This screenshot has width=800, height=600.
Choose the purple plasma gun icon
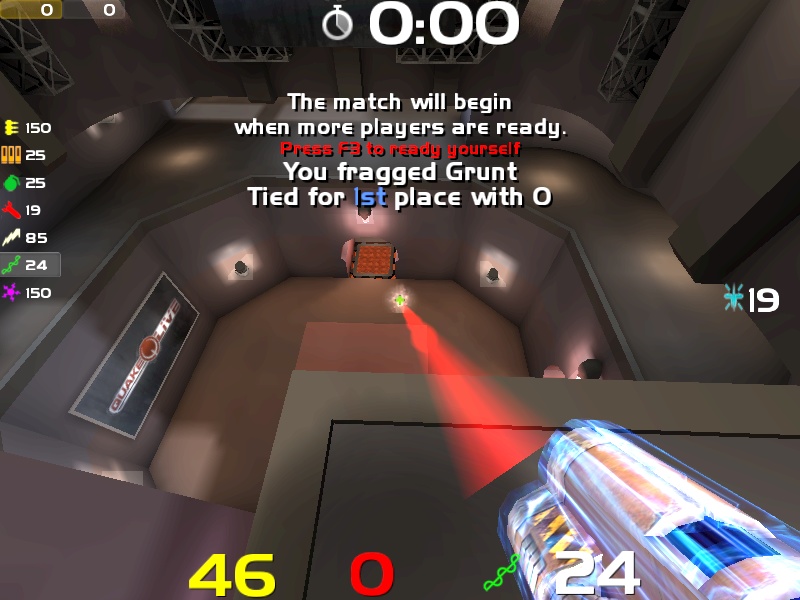click(12, 293)
